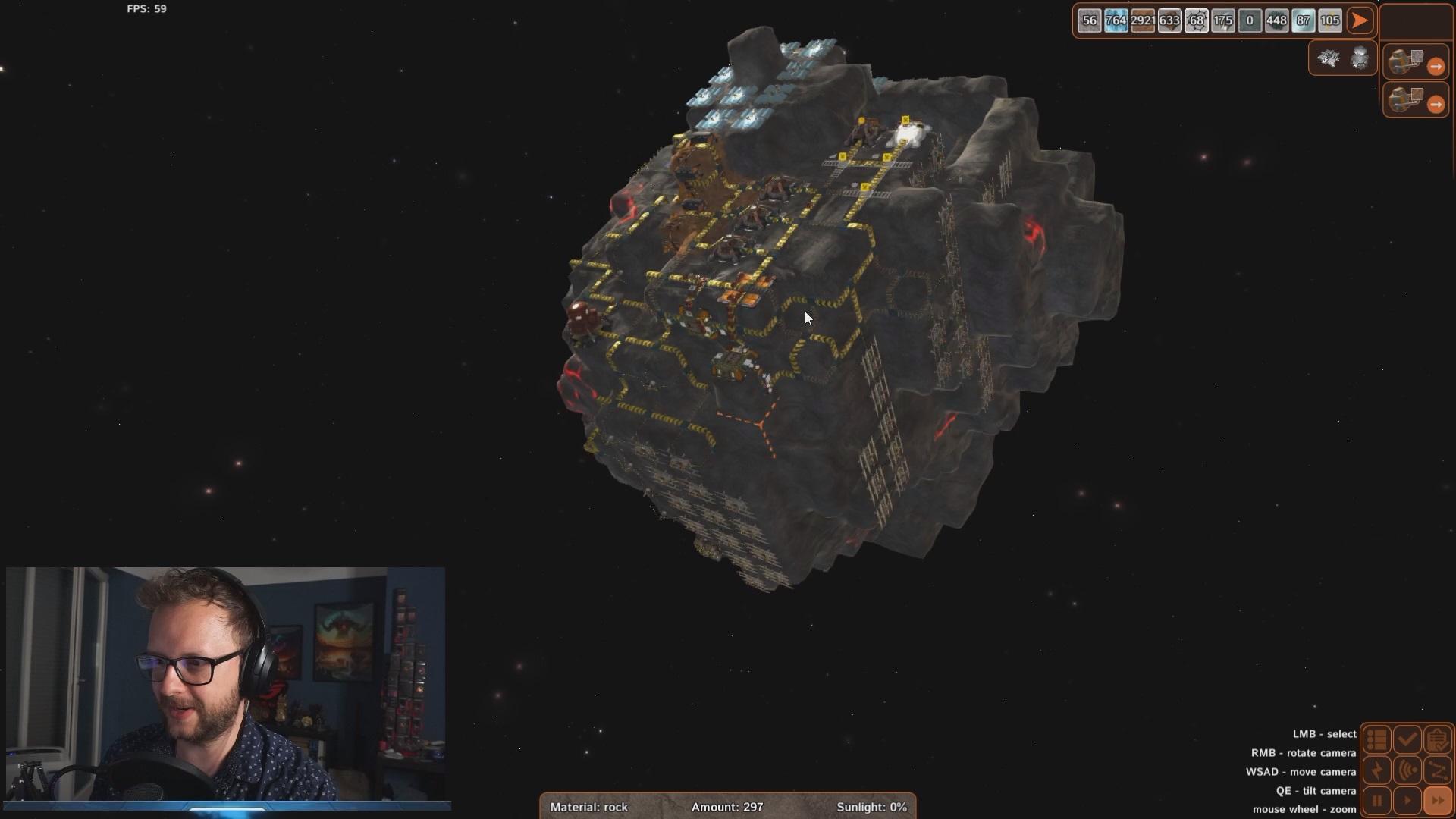Expand the resource bar with the orange arrow

(1360, 20)
